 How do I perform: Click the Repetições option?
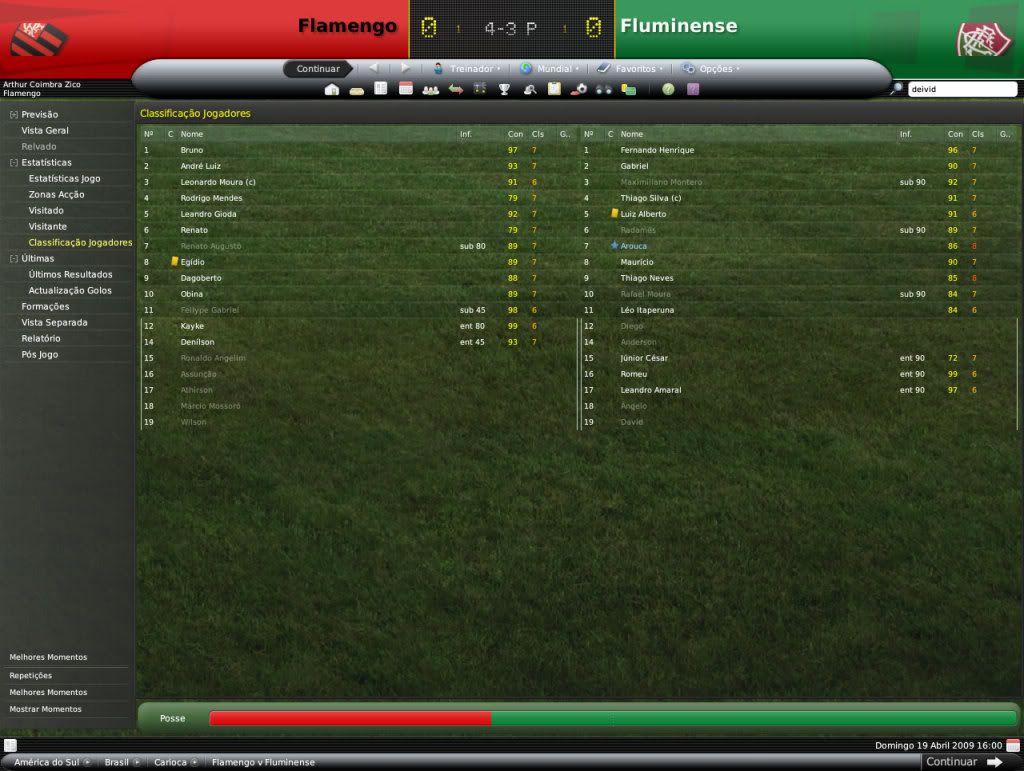coord(30,675)
